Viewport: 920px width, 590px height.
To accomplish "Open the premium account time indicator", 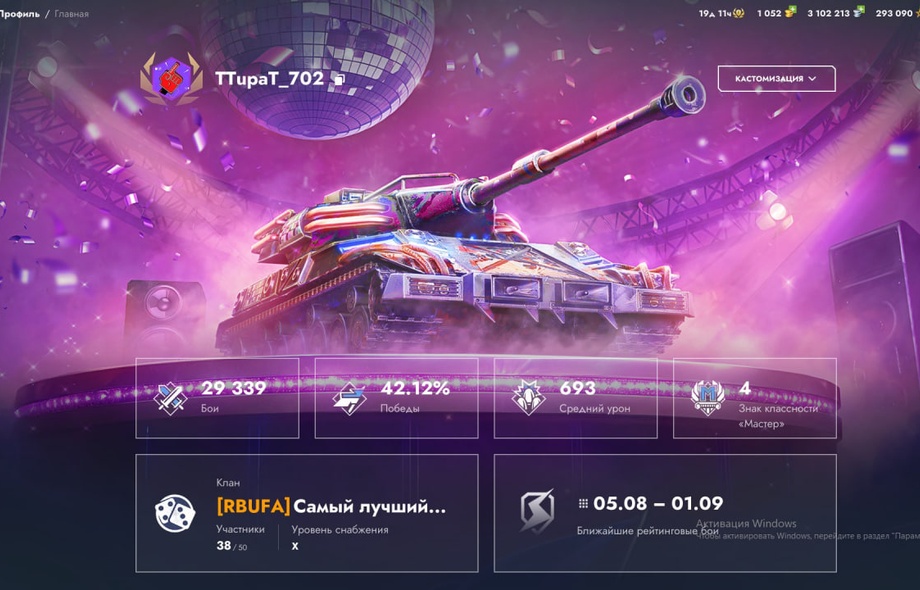I will pos(721,13).
